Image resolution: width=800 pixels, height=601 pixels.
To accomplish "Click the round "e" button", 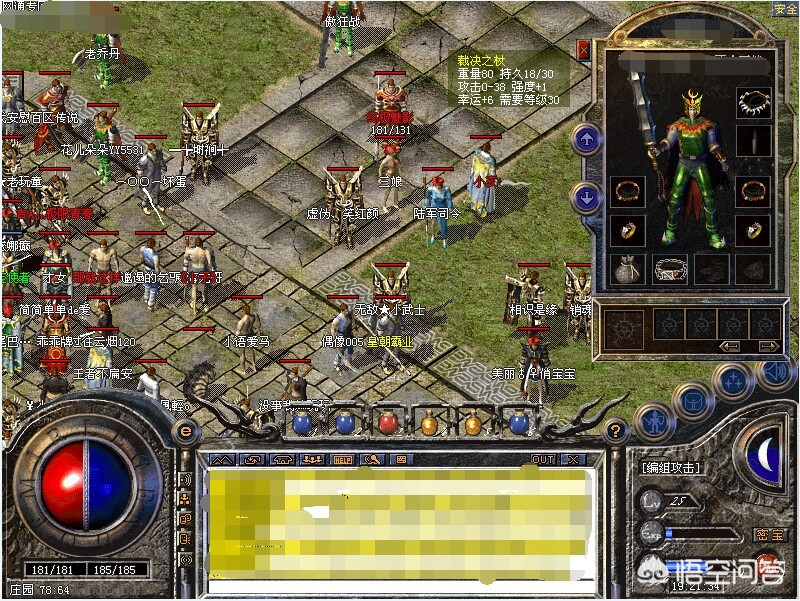I will coord(184,431).
